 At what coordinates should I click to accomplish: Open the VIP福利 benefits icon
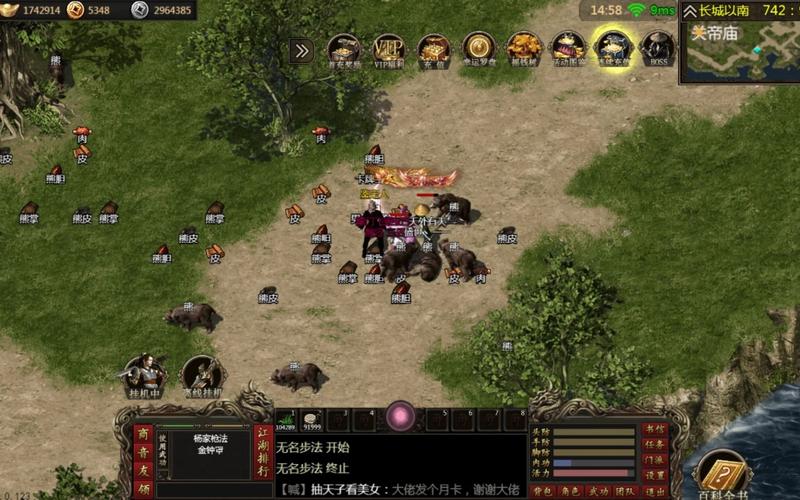pyautogui.click(x=389, y=48)
